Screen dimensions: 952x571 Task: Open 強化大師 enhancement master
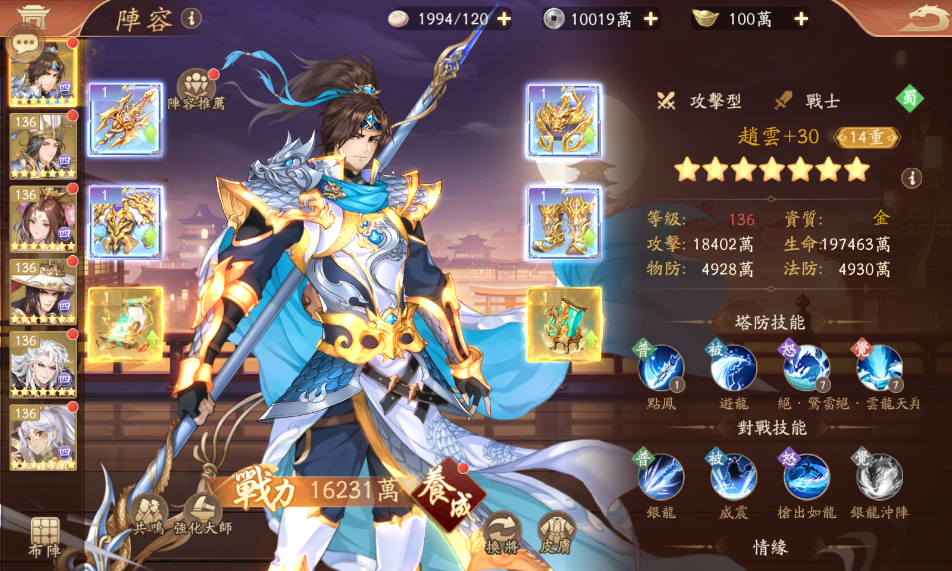(203, 511)
